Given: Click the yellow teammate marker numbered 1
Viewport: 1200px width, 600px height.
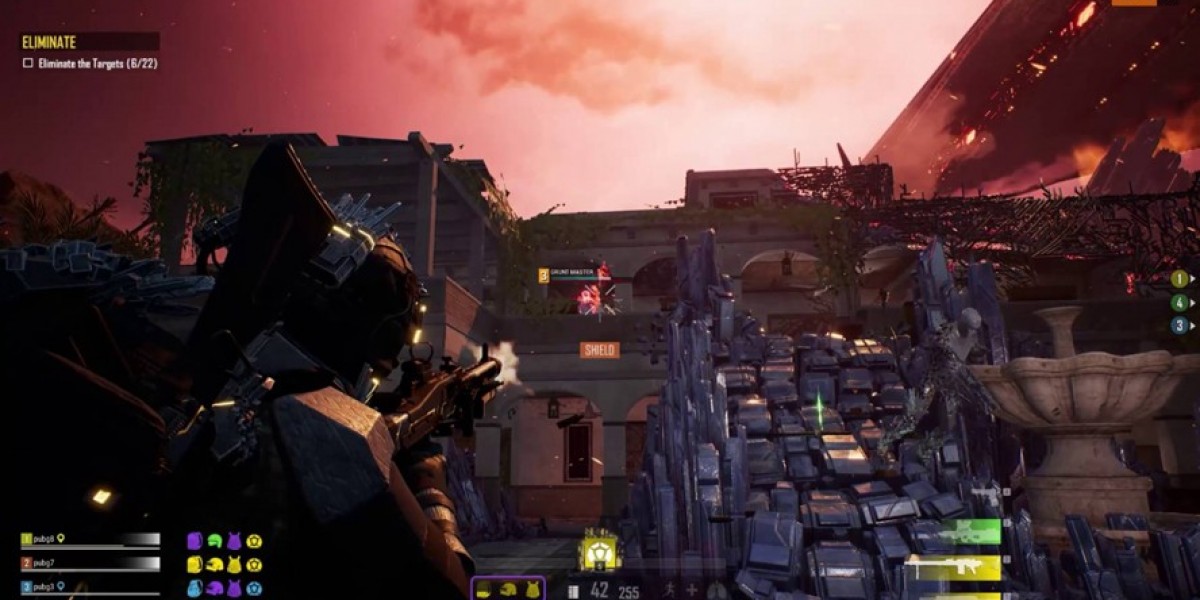Looking at the screenshot, I should (1180, 279).
